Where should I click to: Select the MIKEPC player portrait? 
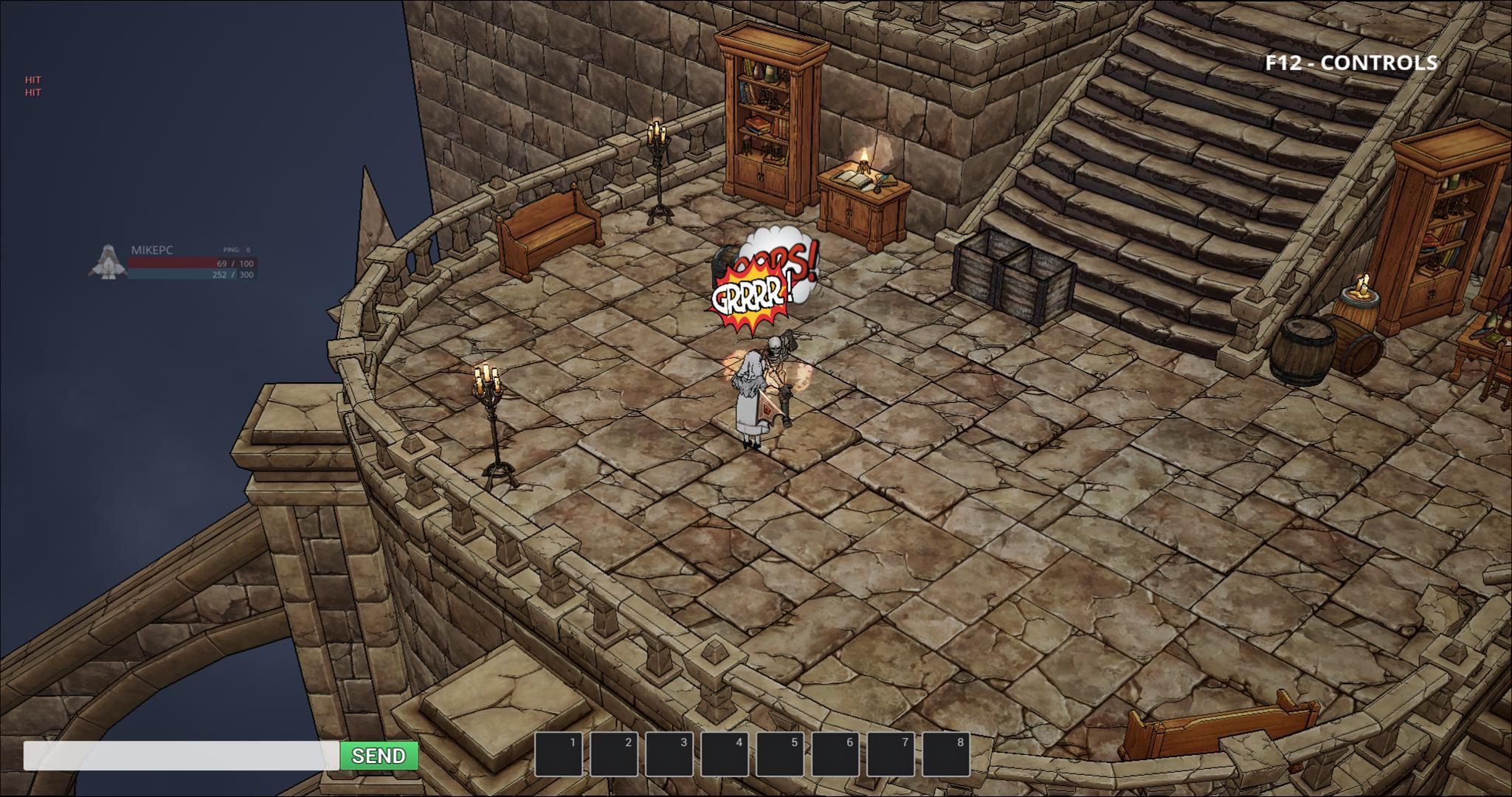pos(108,263)
